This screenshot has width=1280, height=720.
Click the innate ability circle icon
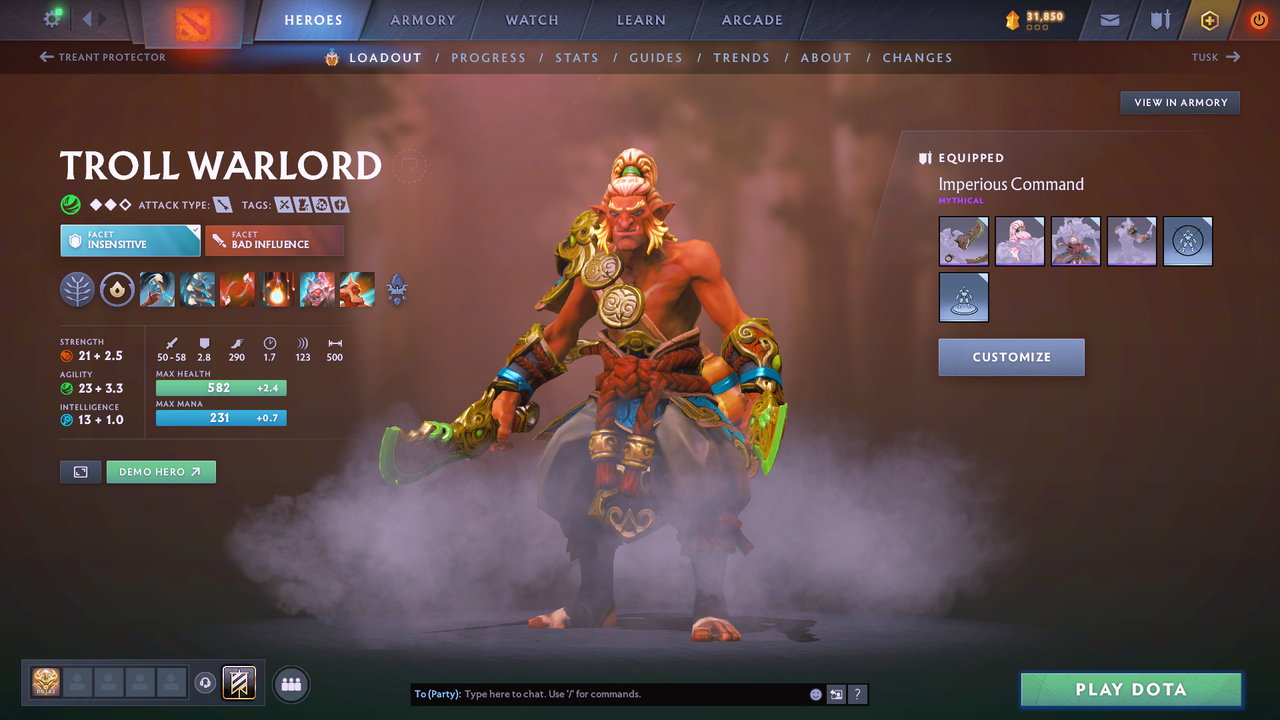(118, 290)
